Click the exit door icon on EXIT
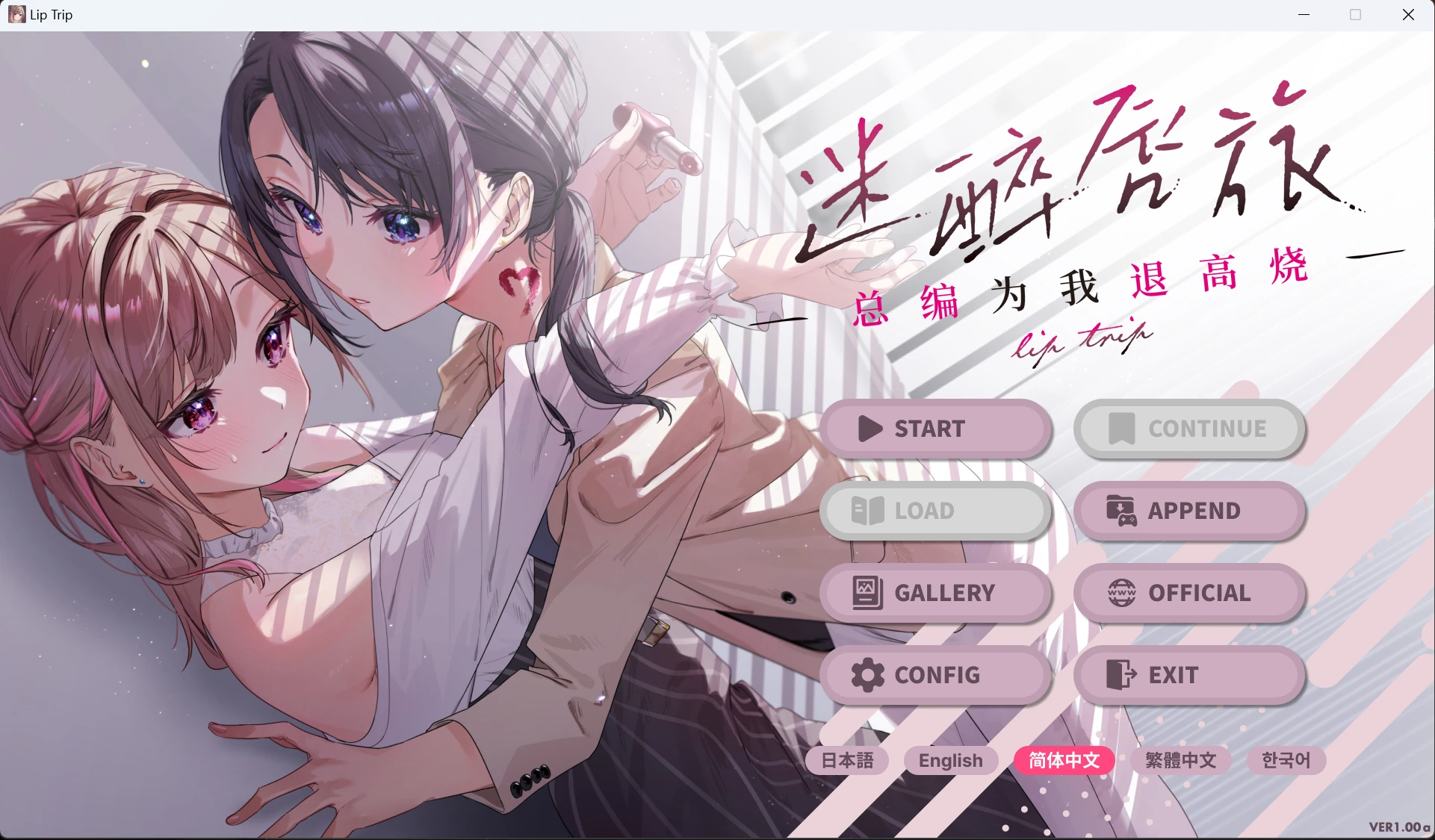Viewport: 1435px width, 840px height. (x=1119, y=675)
